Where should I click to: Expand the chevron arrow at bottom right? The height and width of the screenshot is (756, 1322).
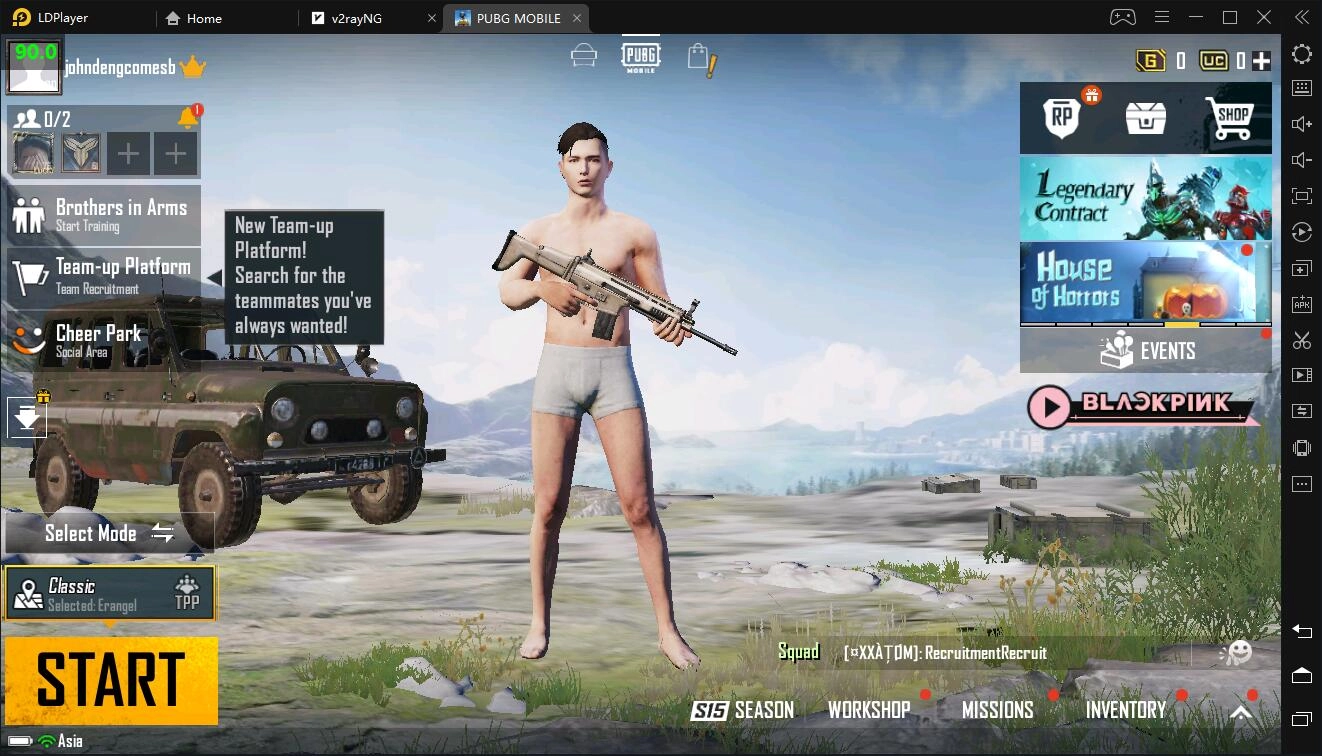[1240, 713]
